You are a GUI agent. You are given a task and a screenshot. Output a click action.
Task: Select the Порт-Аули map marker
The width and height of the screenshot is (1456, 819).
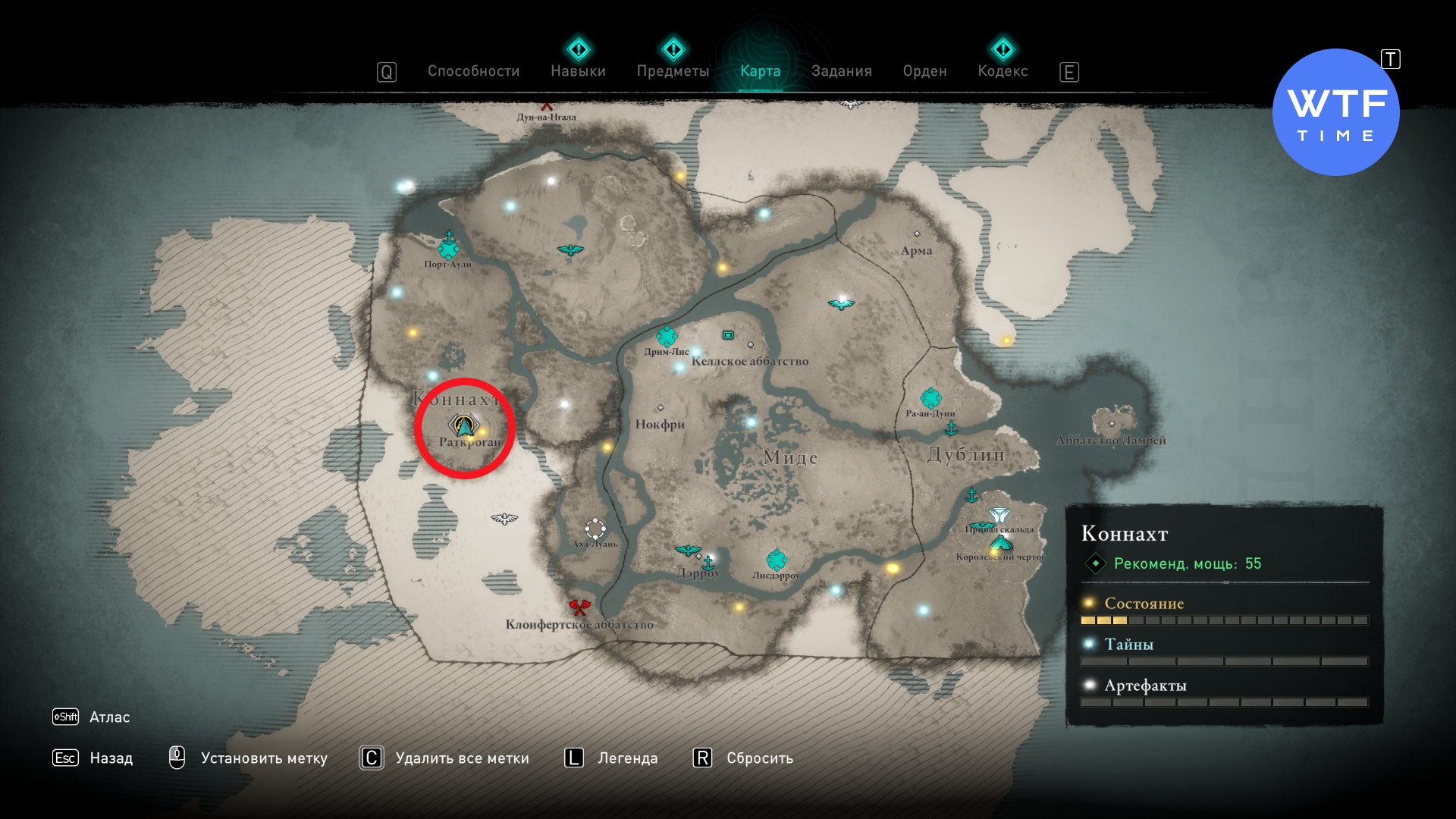[448, 248]
